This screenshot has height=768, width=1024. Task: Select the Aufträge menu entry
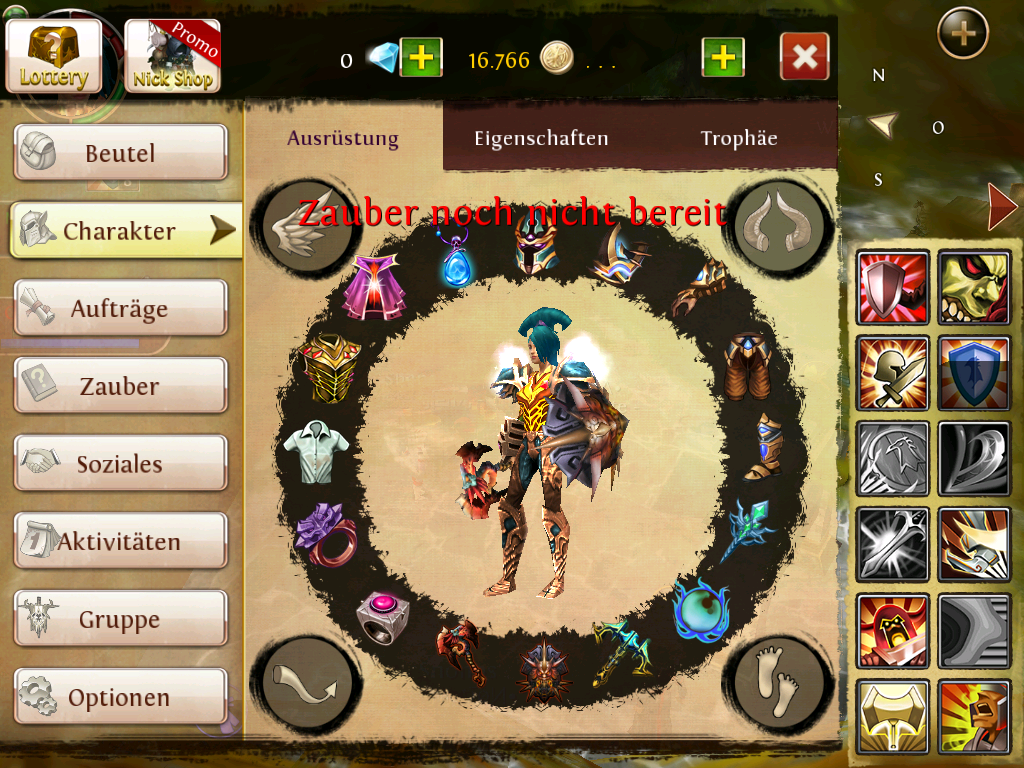tap(120, 309)
